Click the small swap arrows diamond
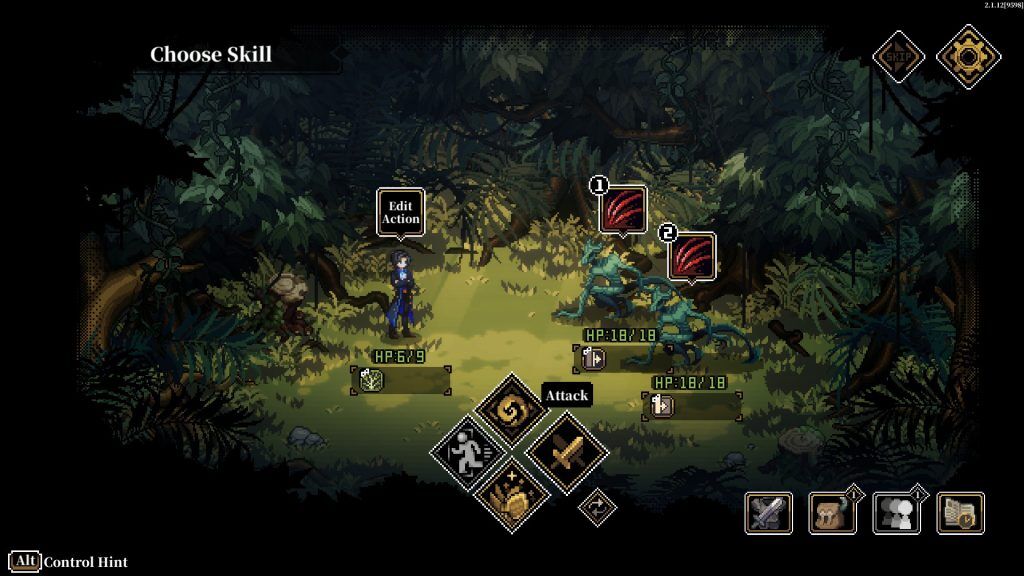Image resolution: width=1024 pixels, height=576 pixels. pos(597,507)
